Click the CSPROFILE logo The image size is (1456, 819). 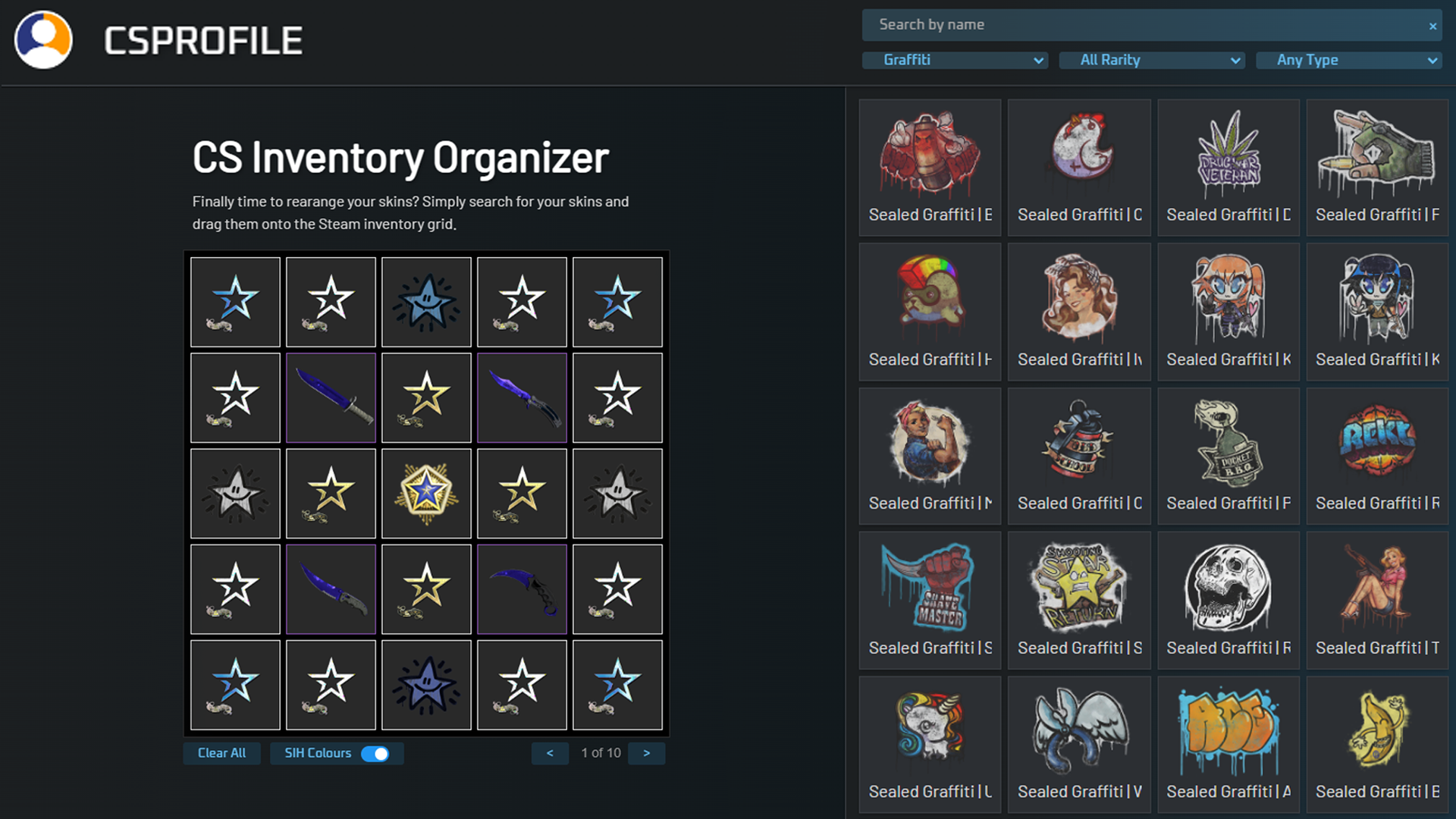pyautogui.click(x=203, y=39)
